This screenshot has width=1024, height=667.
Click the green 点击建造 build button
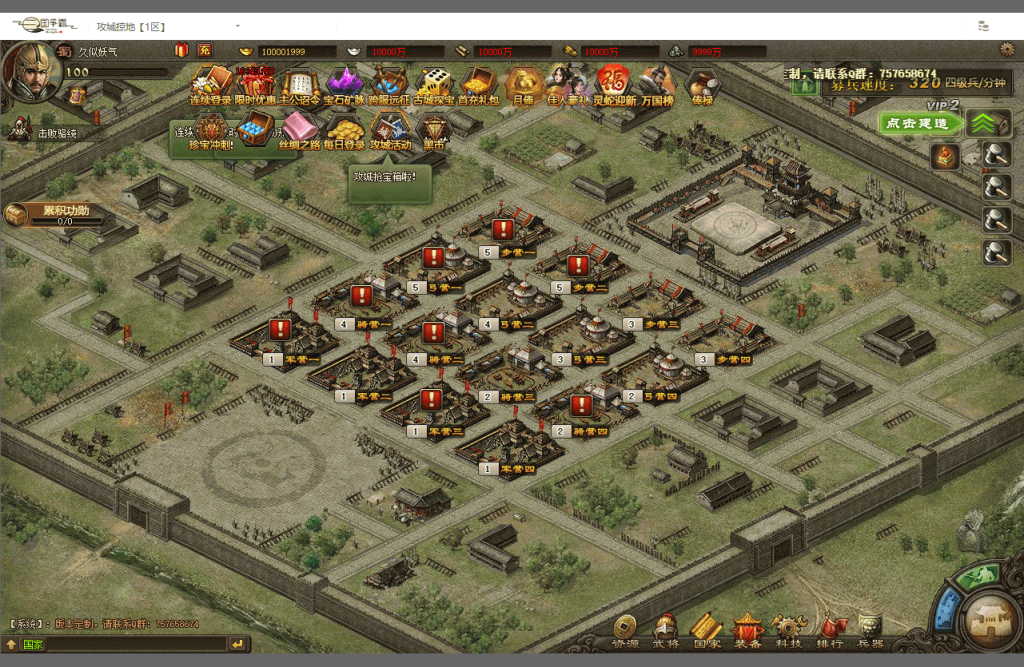pos(915,122)
